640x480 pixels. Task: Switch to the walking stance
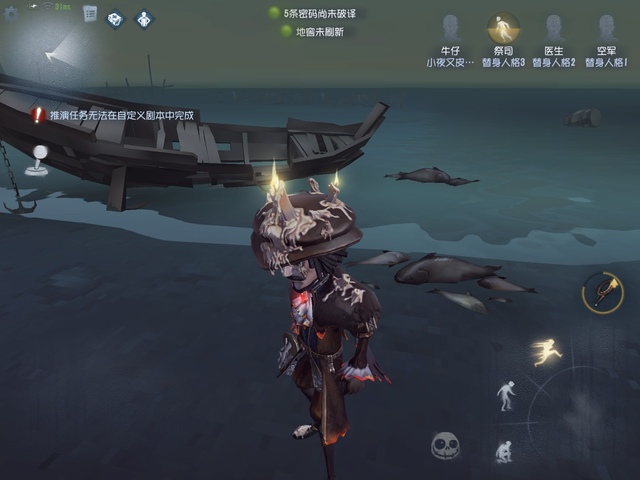point(507,395)
